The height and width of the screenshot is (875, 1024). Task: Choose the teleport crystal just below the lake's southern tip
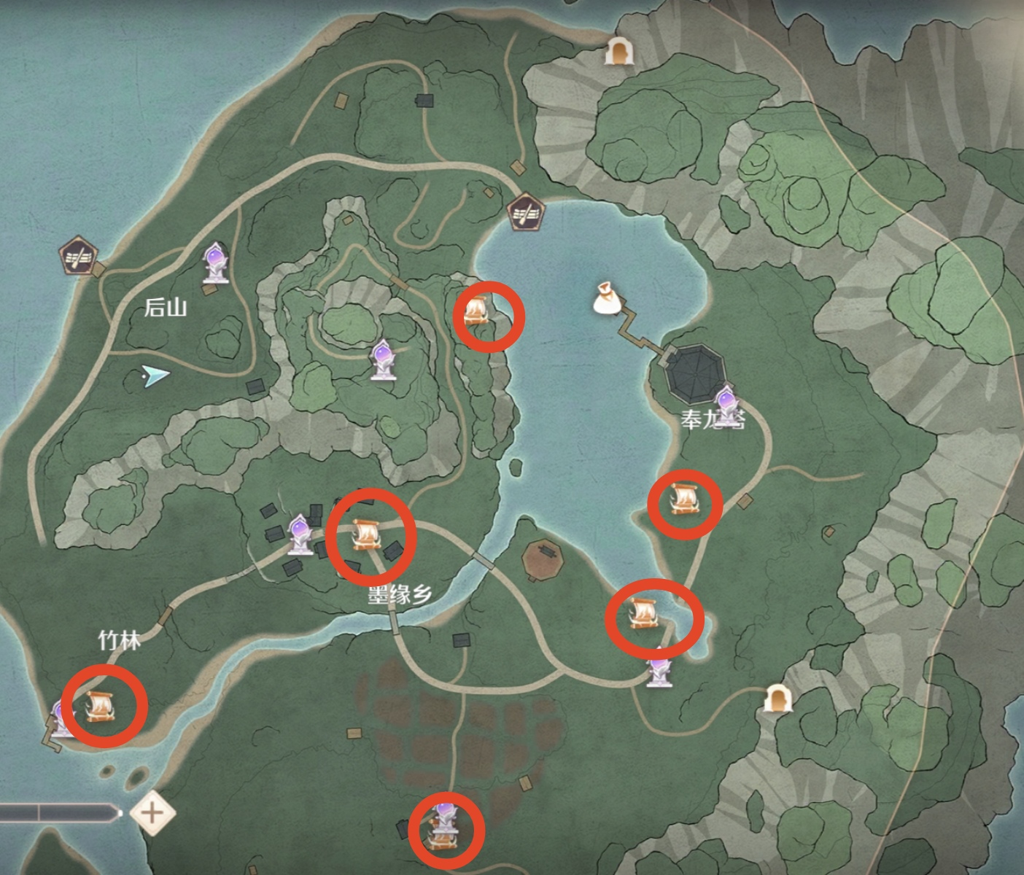(659, 670)
